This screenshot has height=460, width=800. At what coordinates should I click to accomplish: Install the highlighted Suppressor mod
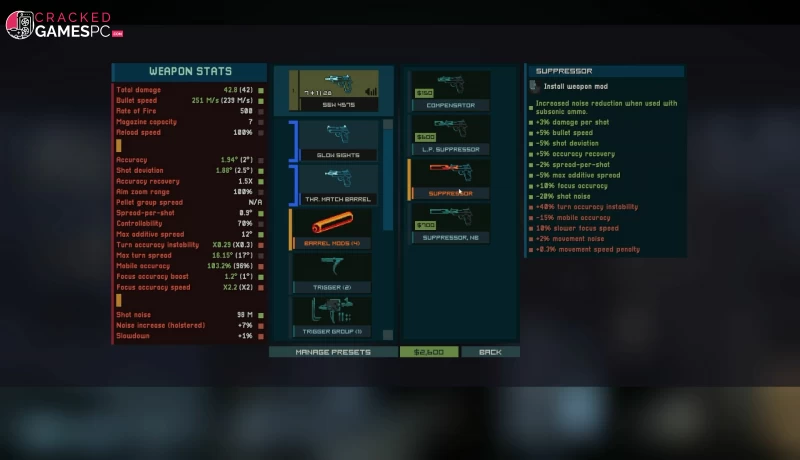pos(450,179)
